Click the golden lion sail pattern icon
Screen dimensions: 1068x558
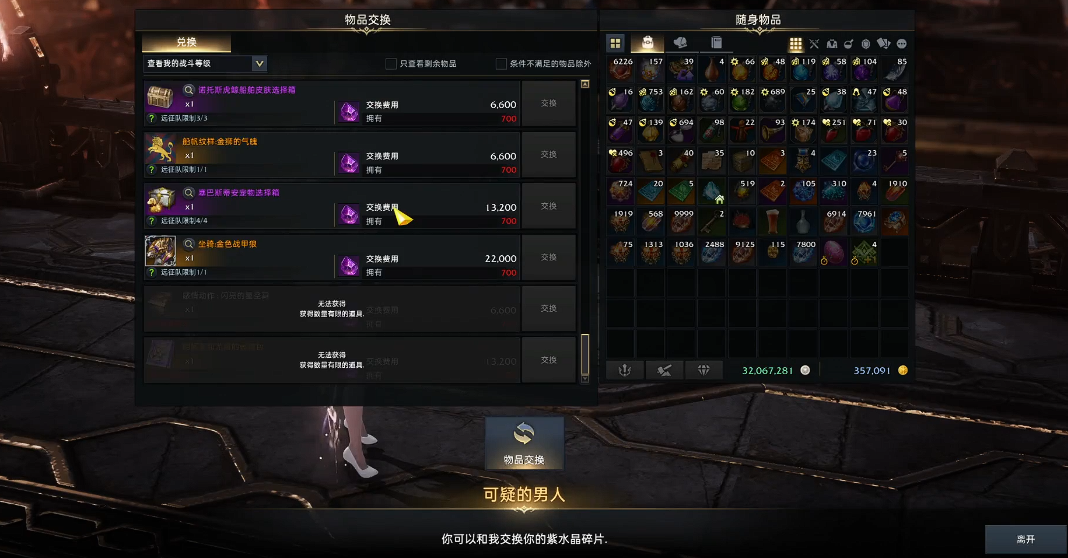click(x=160, y=149)
